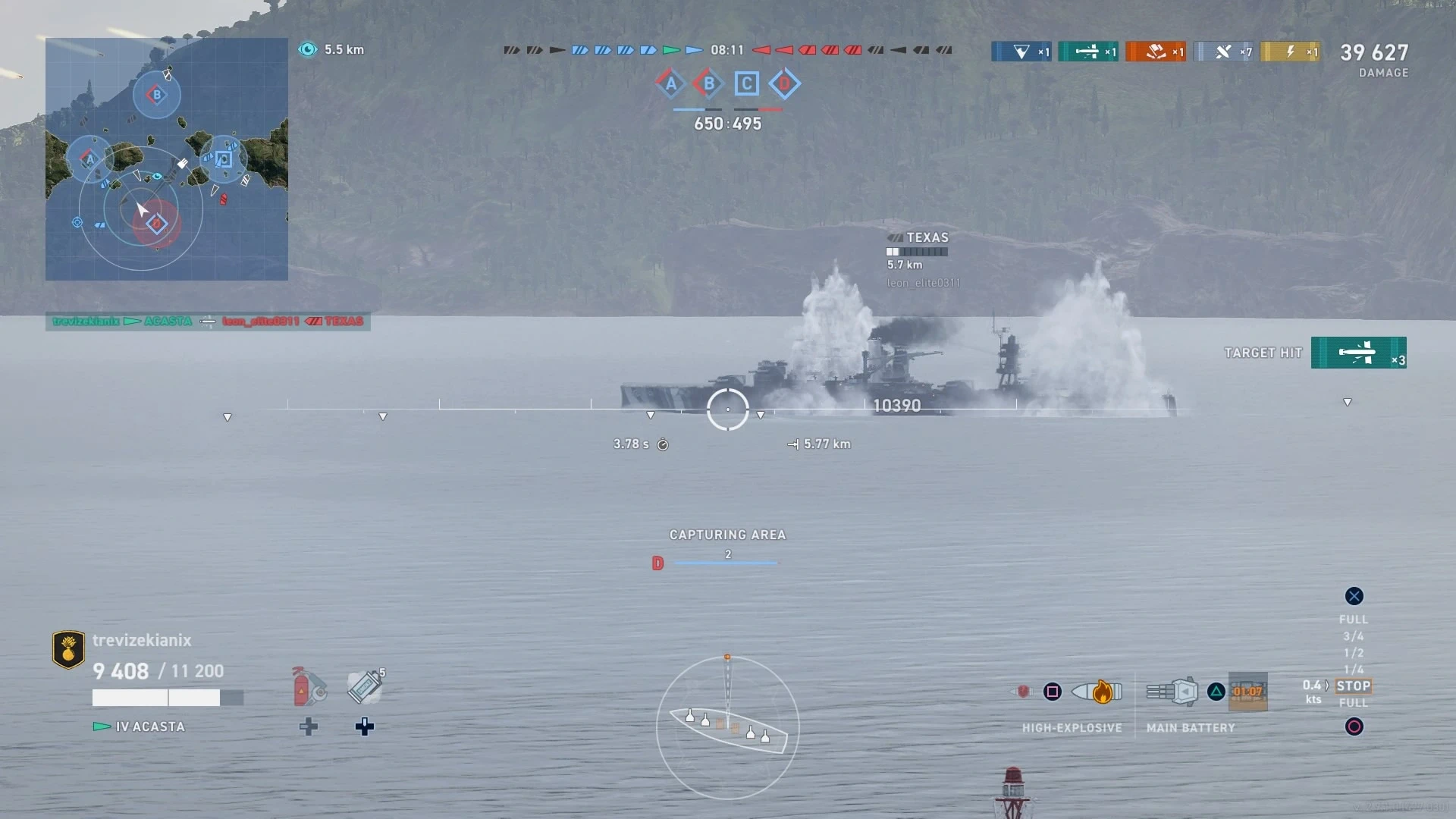Set the throttle to STOP
1456x819 pixels.
click(x=1353, y=686)
